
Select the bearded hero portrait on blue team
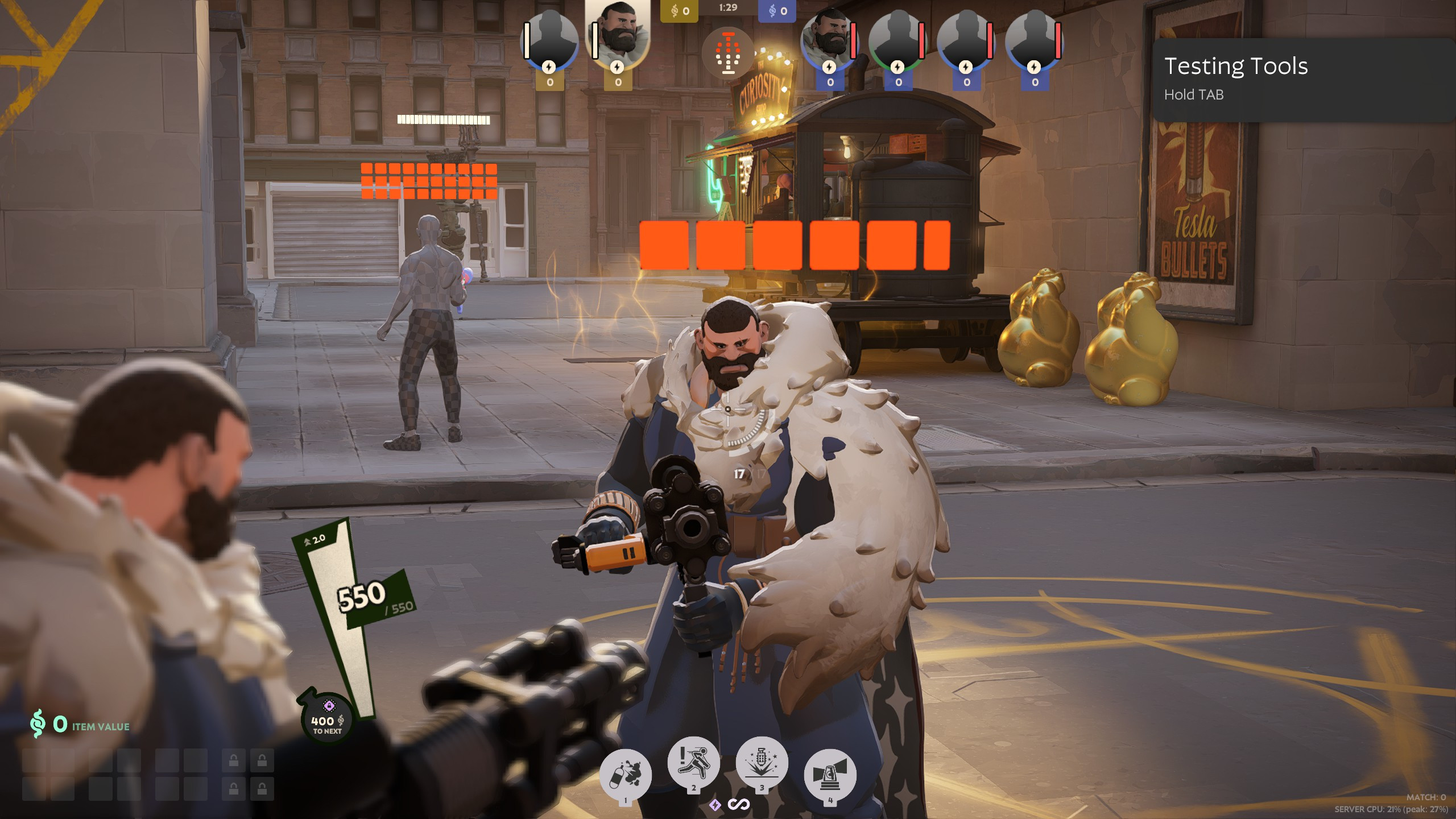[x=829, y=41]
